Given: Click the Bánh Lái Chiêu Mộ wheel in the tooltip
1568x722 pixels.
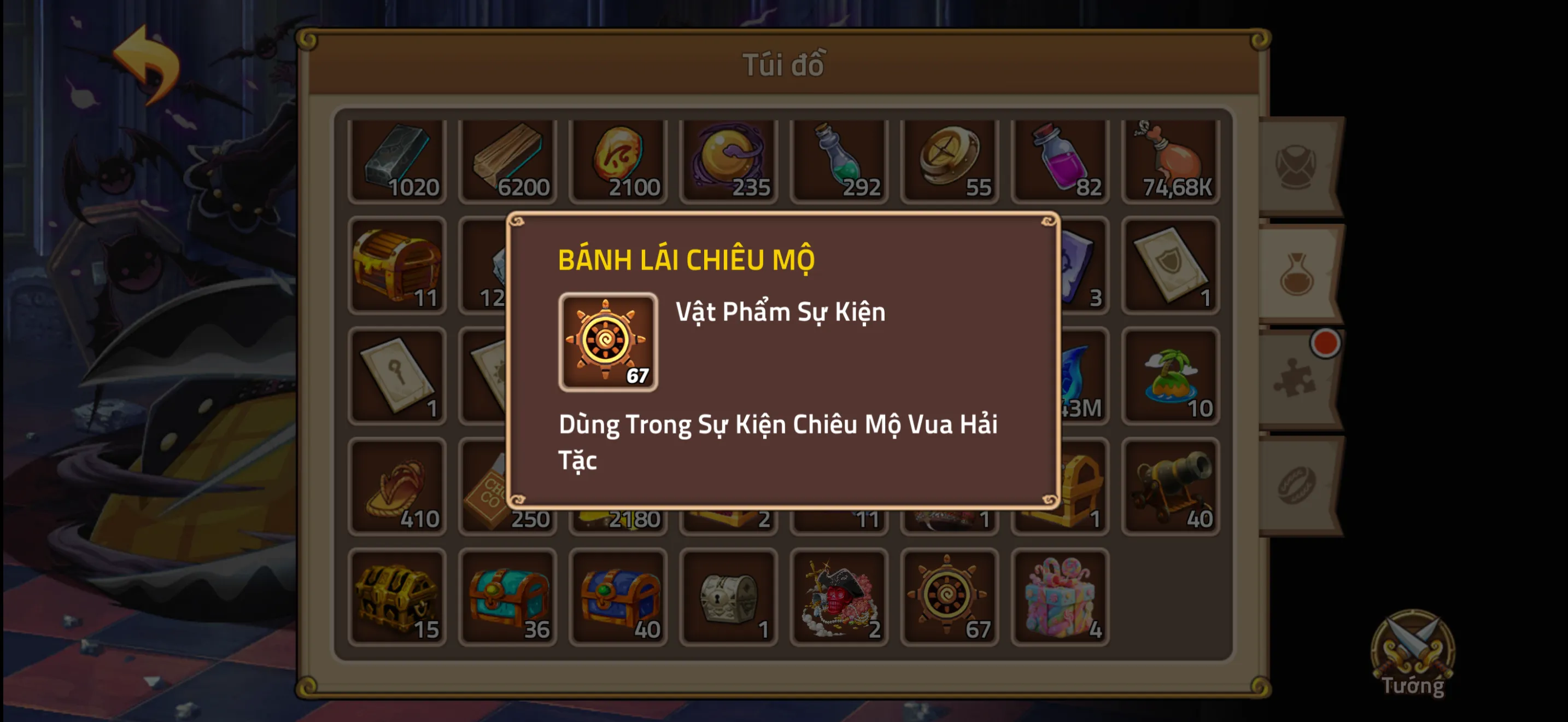Looking at the screenshot, I should tap(608, 343).
